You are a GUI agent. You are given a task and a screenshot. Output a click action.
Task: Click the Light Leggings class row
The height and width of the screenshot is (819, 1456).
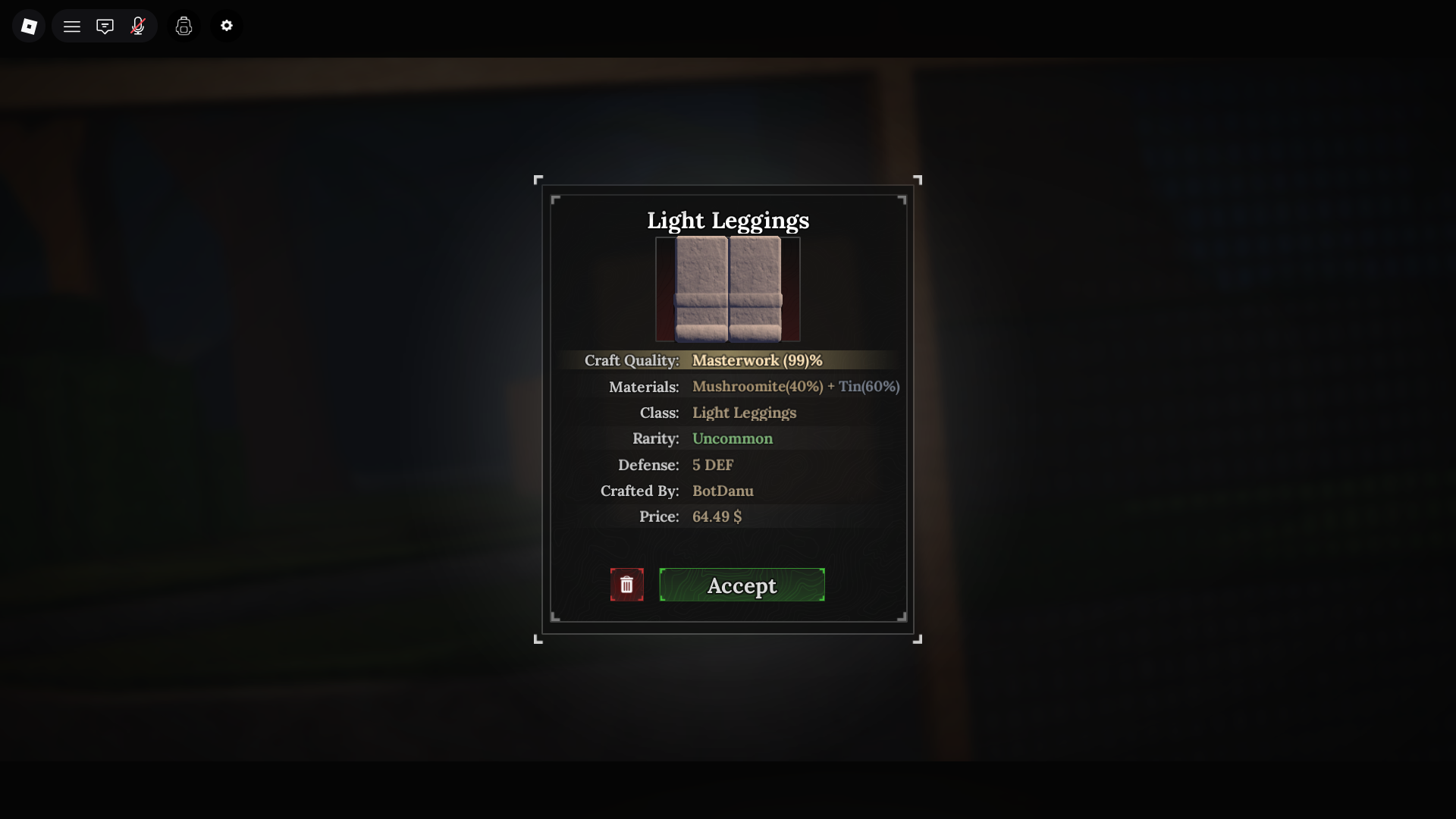click(744, 413)
